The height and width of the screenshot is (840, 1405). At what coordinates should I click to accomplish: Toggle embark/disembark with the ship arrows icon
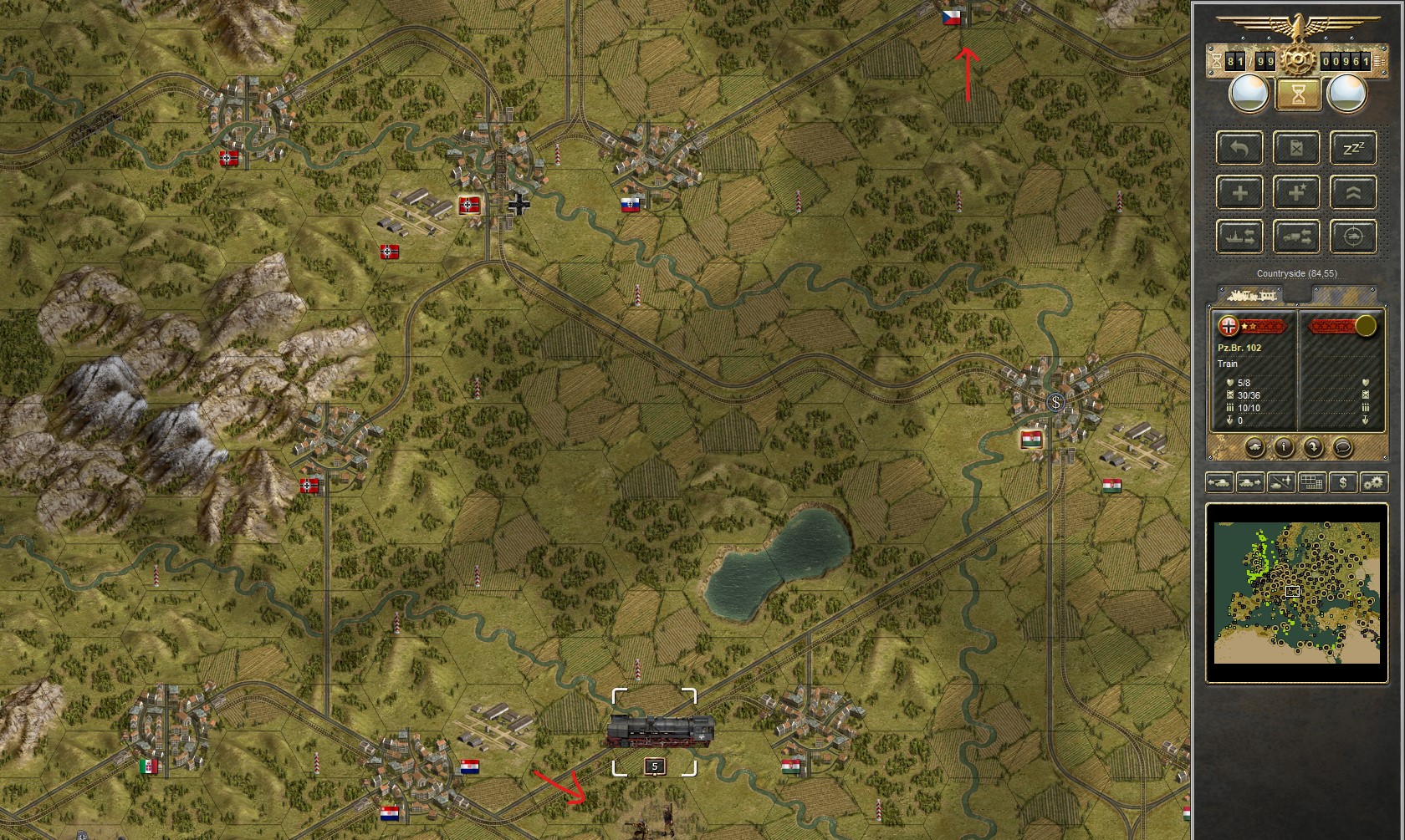(1239, 237)
